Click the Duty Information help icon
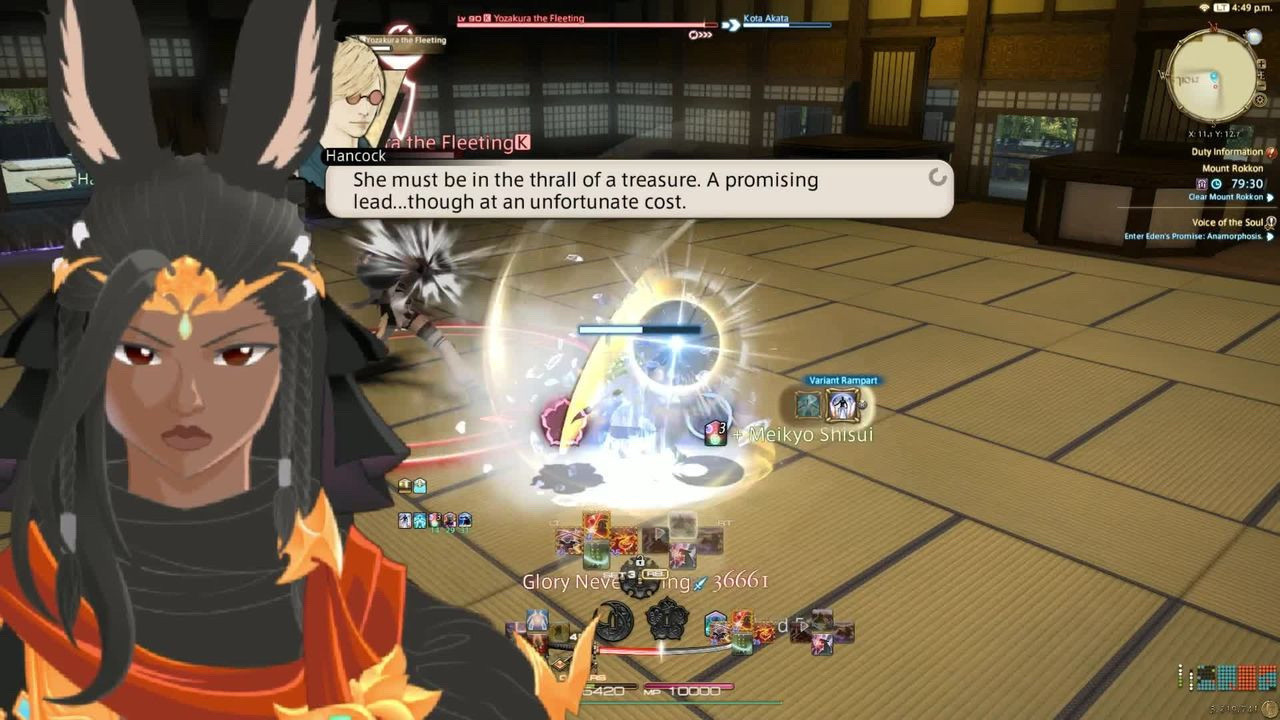This screenshot has height=720, width=1280. (1269, 151)
